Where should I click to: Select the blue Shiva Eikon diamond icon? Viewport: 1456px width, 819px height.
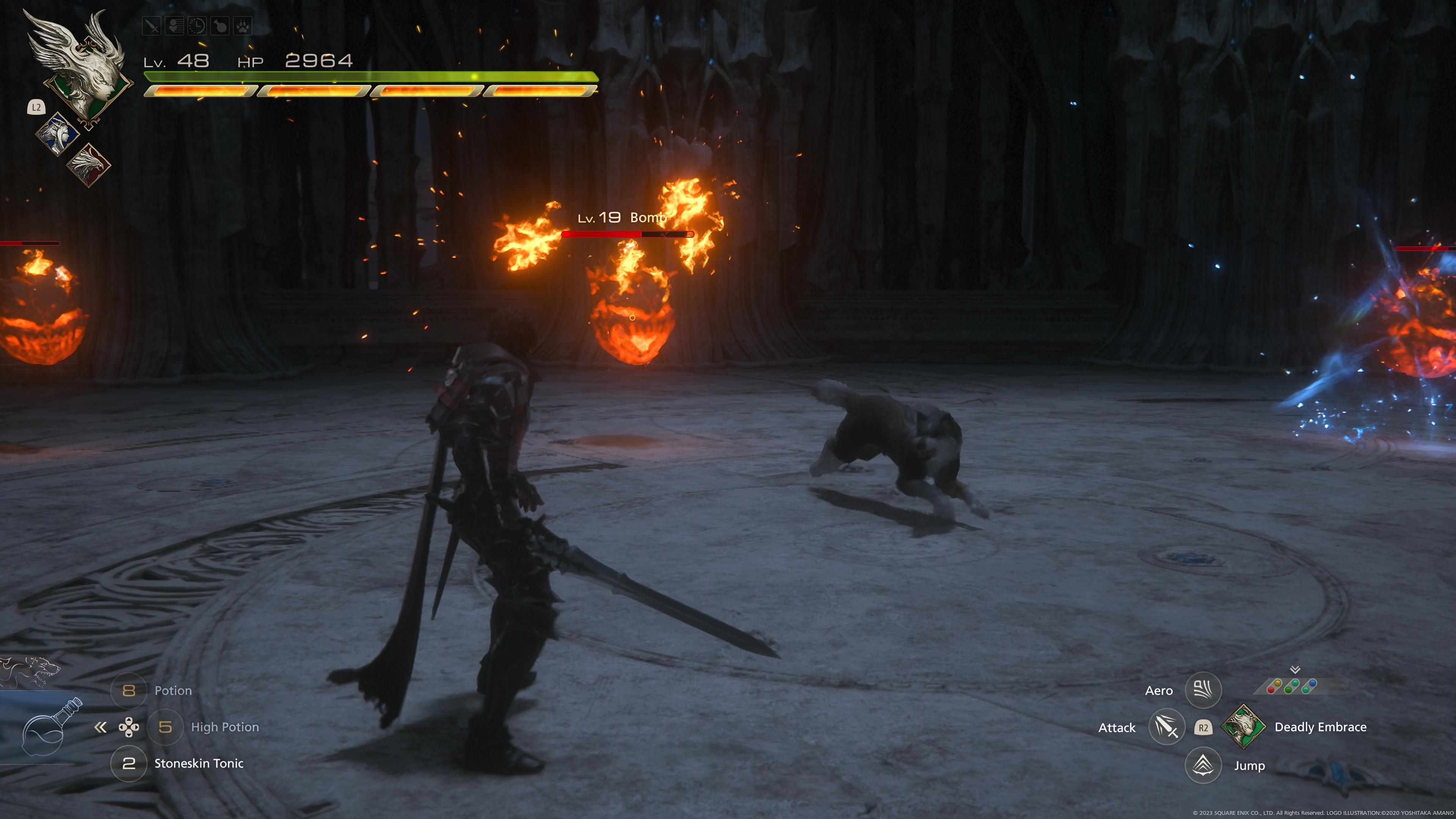[x=58, y=133]
